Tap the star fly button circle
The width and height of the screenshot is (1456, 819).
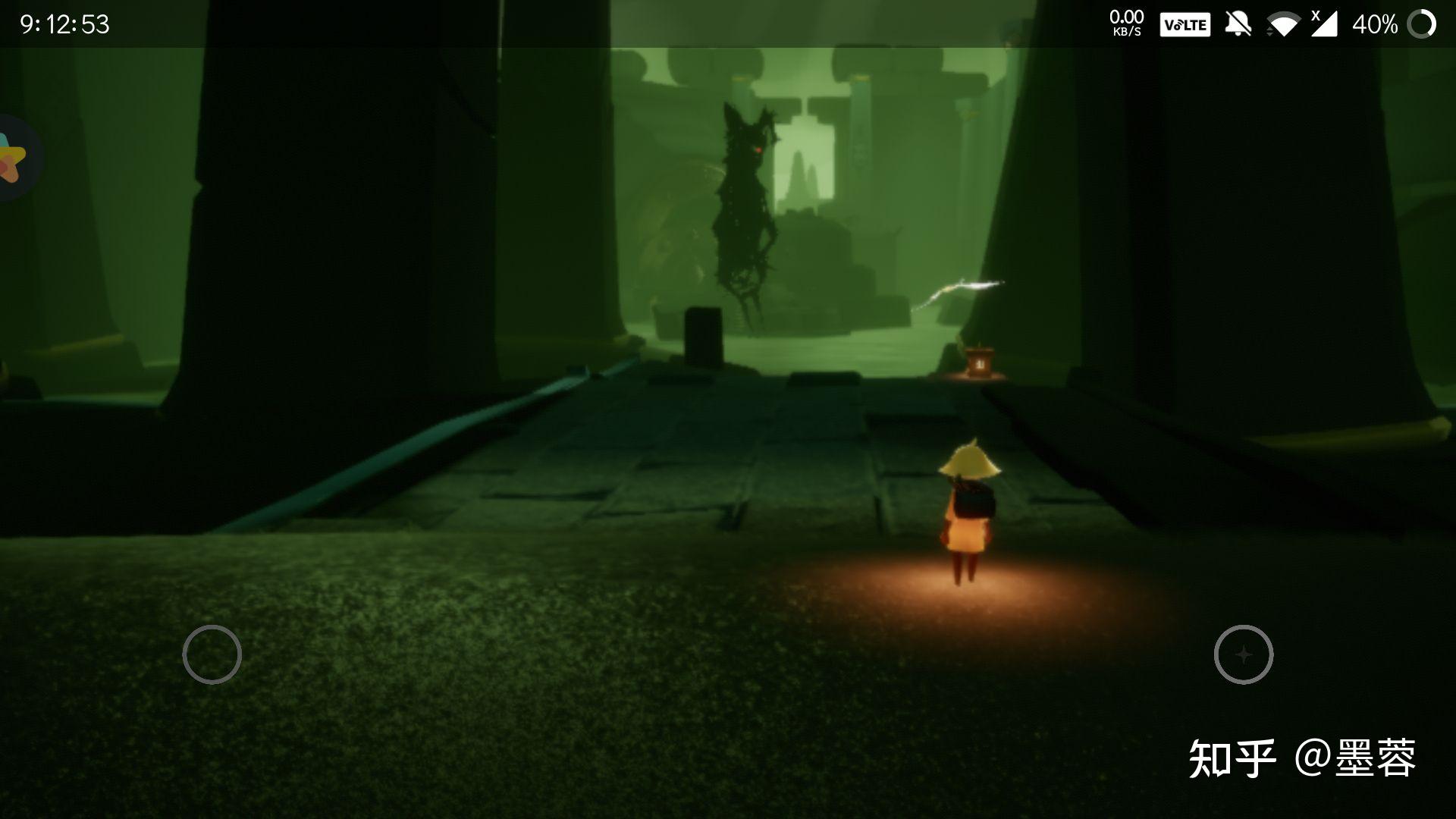[x=1243, y=654]
